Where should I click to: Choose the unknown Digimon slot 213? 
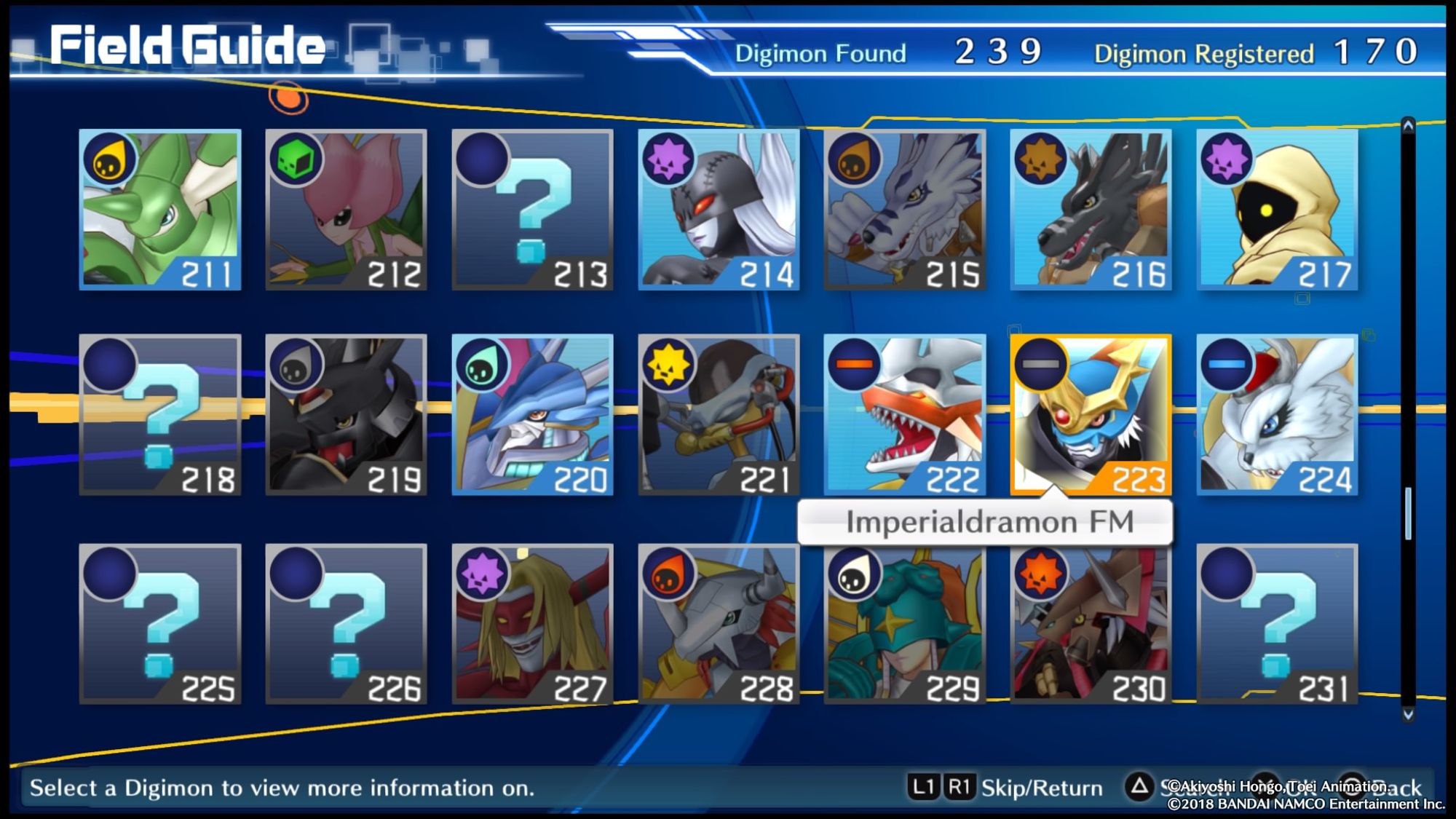pos(533,210)
